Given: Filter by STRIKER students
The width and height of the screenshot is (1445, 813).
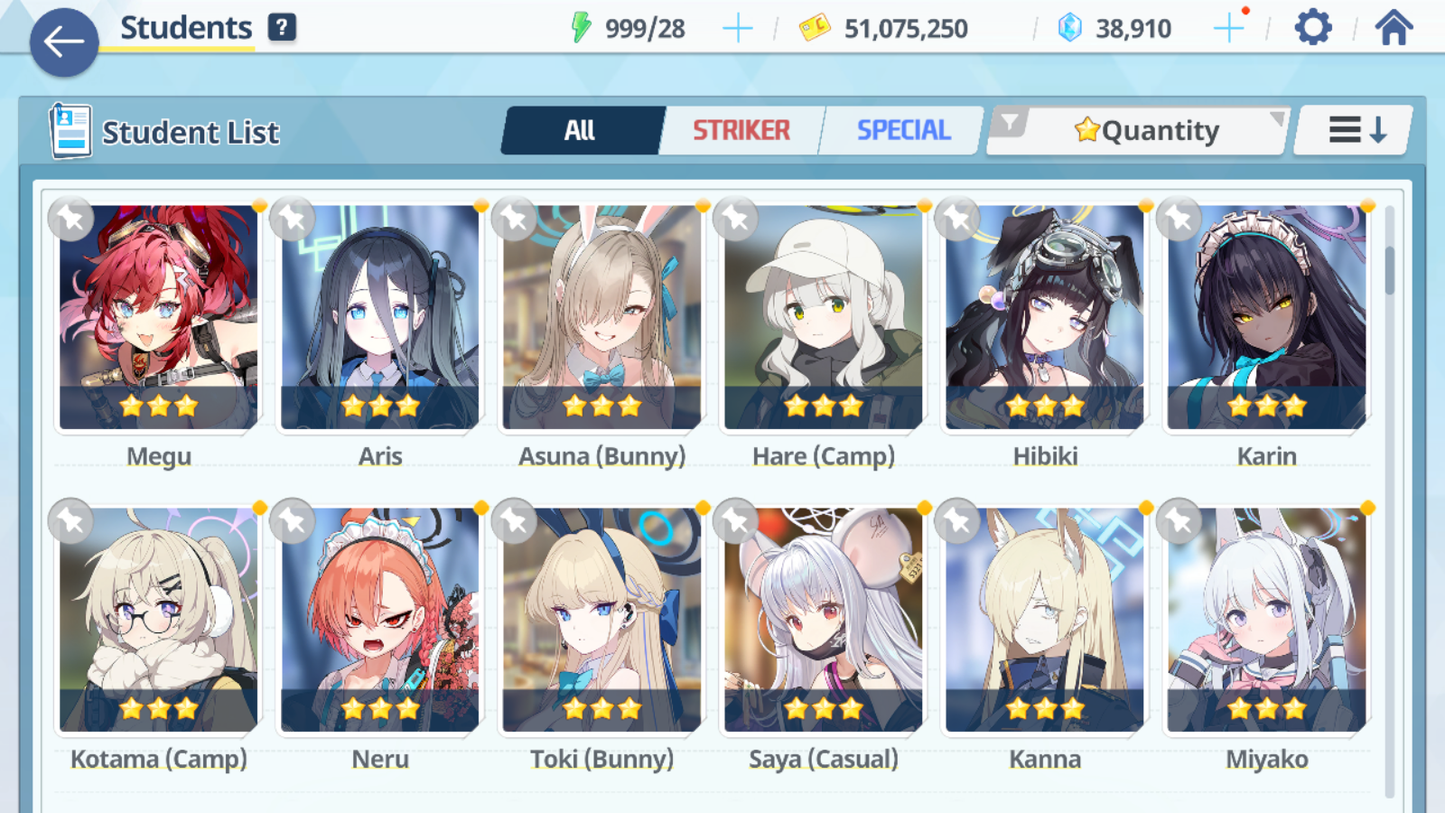Looking at the screenshot, I should [x=741, y=130].
